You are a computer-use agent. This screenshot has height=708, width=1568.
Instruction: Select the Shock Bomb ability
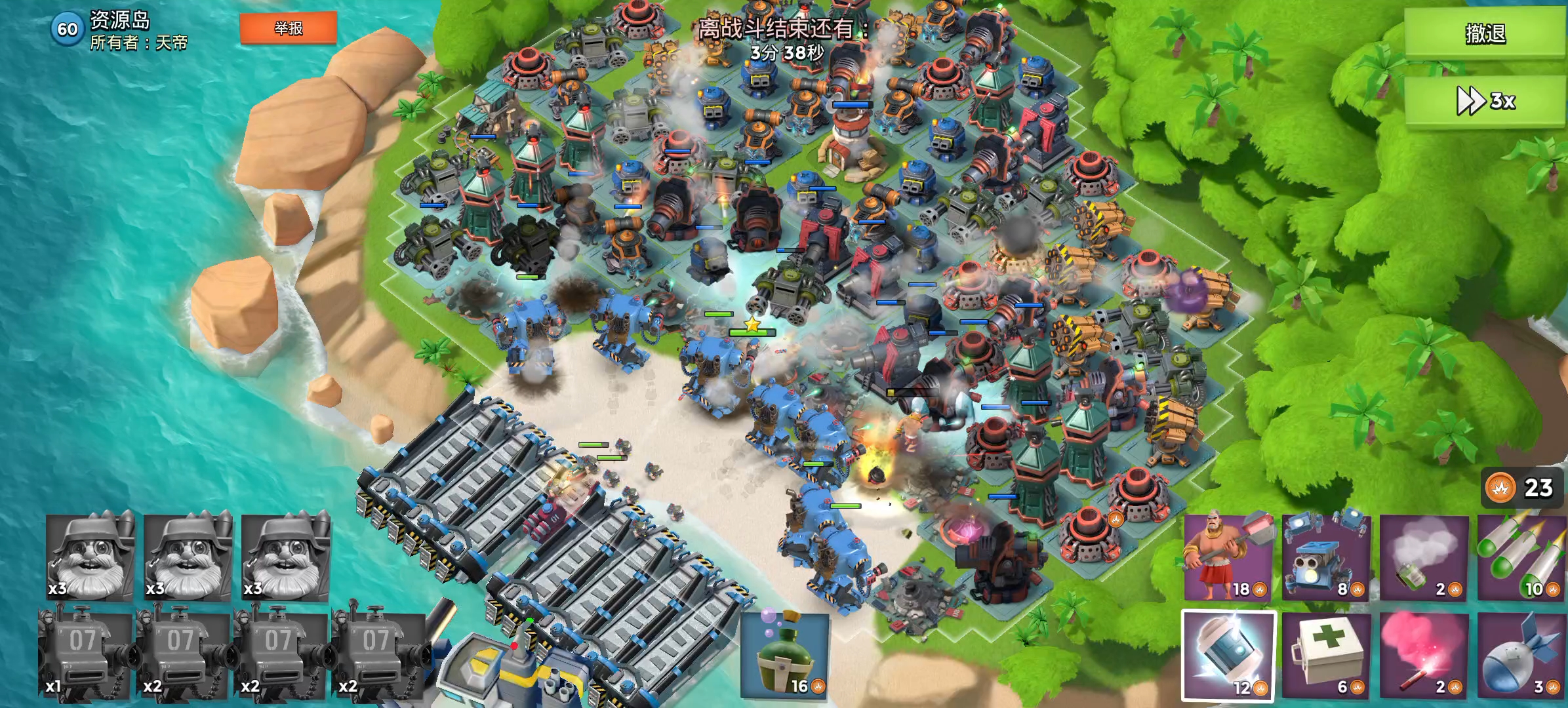tap(1228, 656)
